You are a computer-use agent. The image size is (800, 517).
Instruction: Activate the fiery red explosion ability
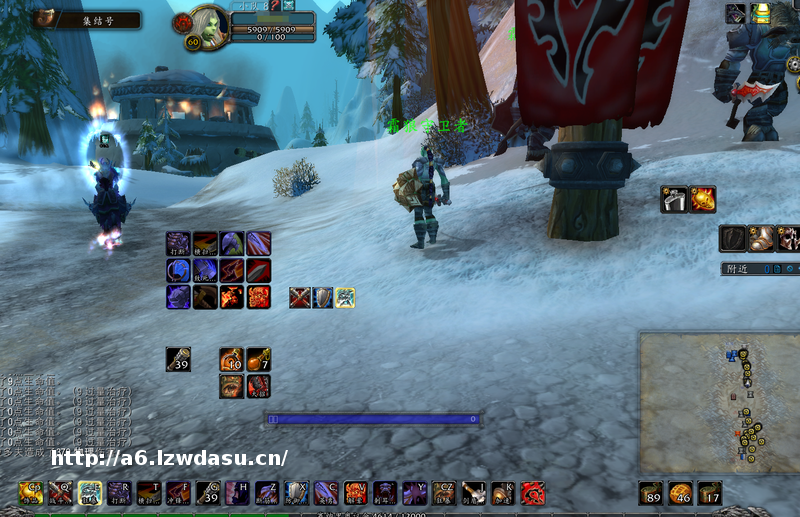[258, 296]
